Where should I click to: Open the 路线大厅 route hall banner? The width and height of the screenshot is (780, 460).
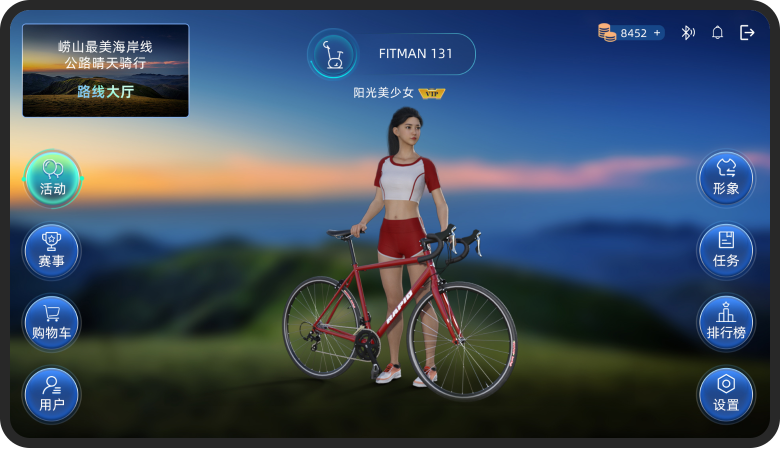tap(105, 70)
